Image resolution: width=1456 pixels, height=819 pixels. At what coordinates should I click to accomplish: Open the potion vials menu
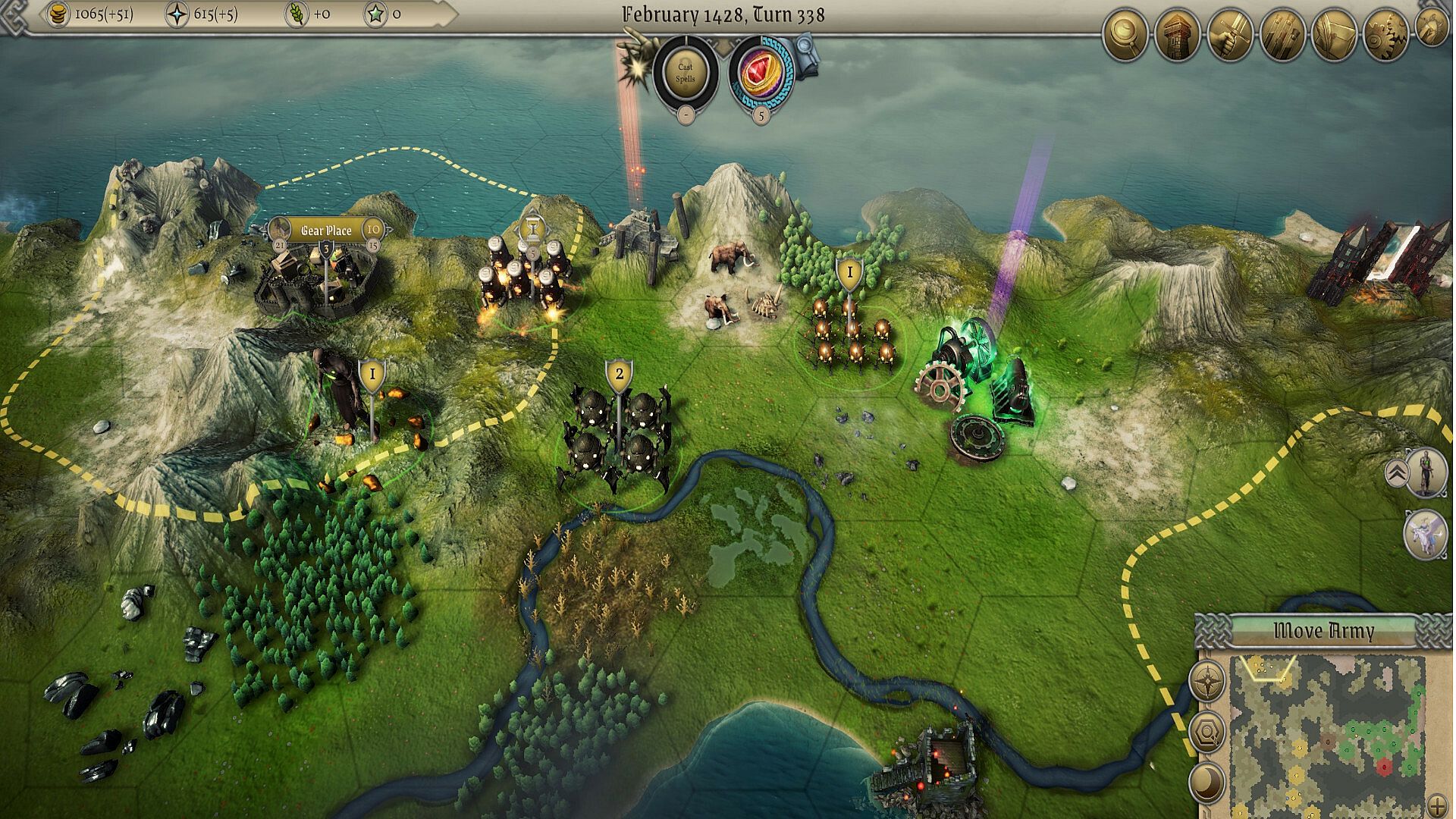click(1282, 35)
